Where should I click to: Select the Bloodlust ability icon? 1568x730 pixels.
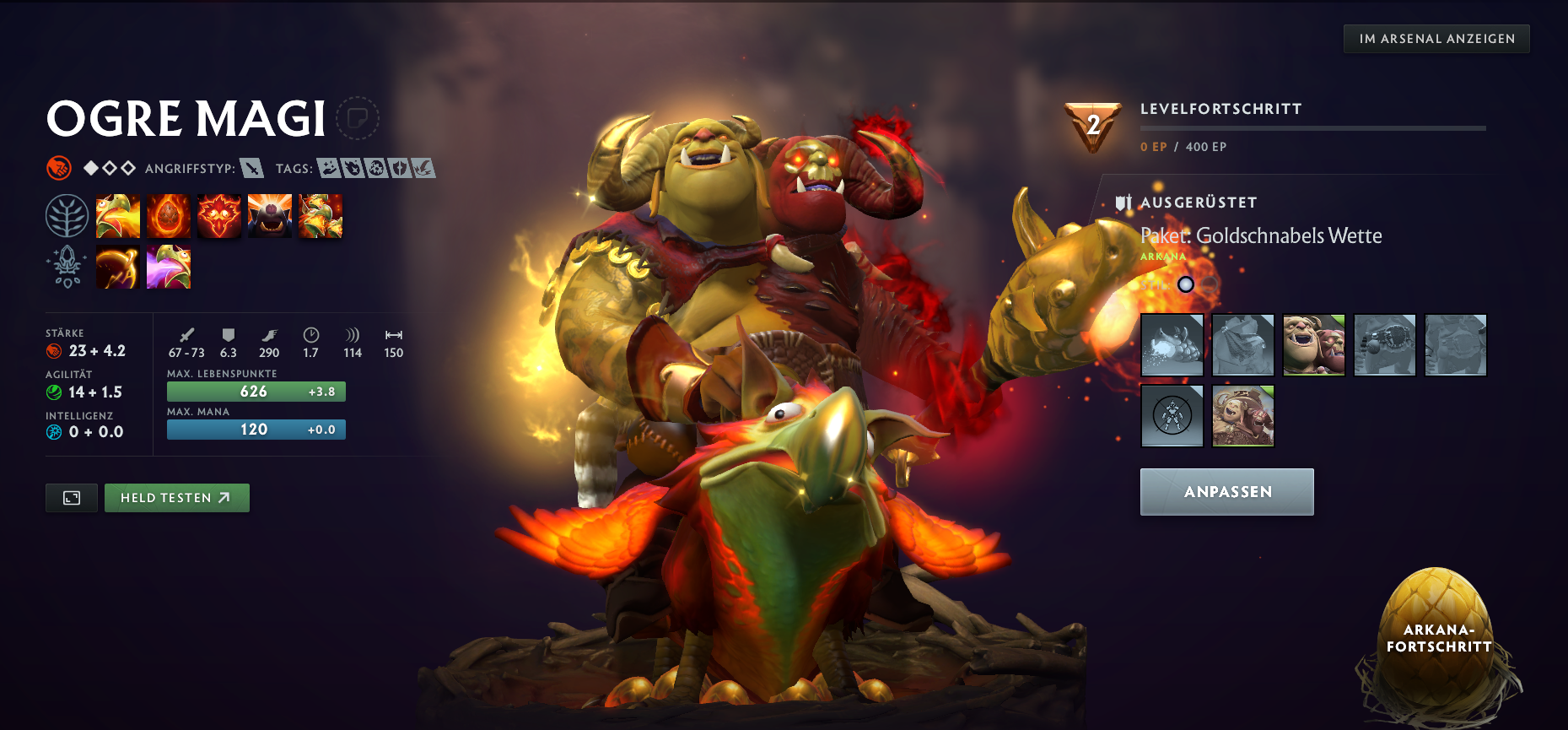pyautogui.click(x=219, y=215)
